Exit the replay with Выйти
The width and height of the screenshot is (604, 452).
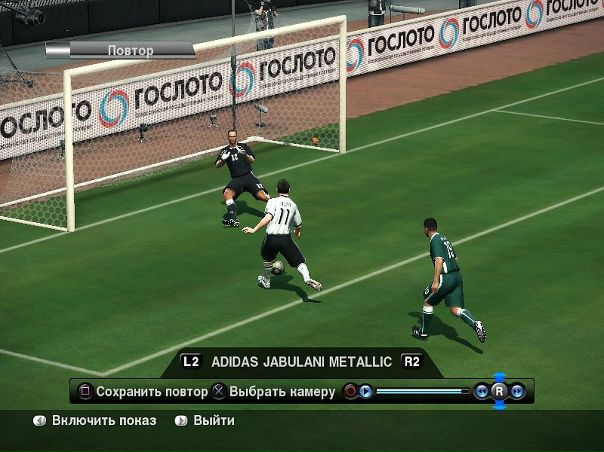[x=213, y=421]
